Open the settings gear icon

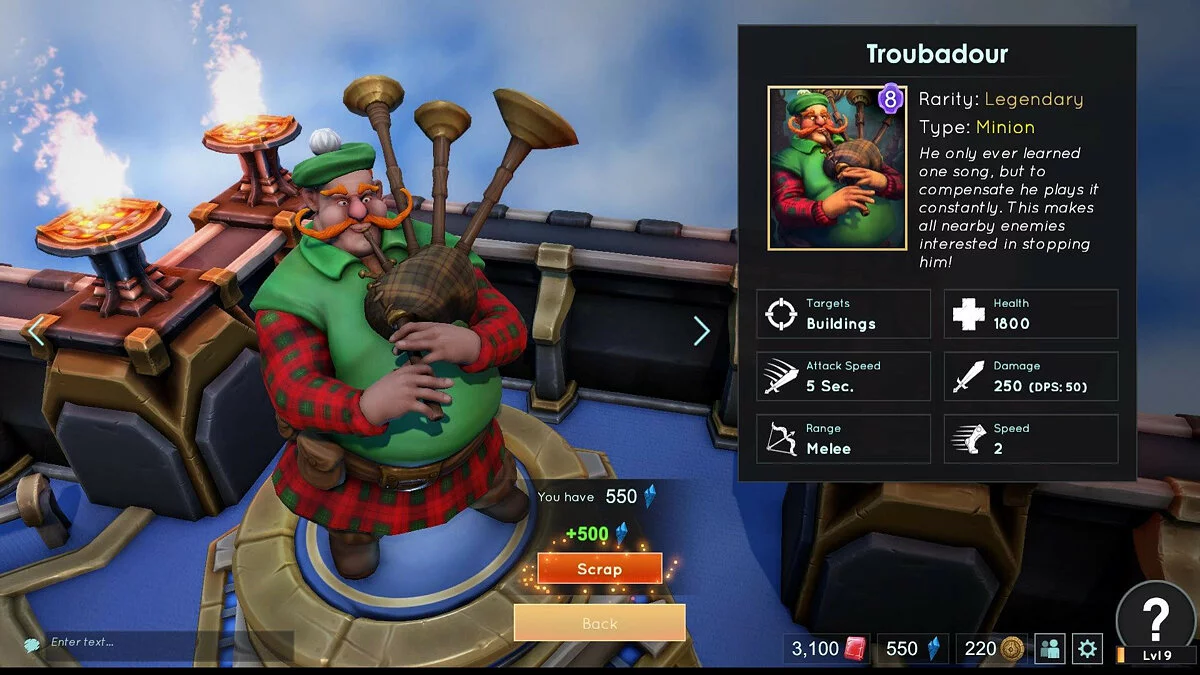coord(1087,649)
